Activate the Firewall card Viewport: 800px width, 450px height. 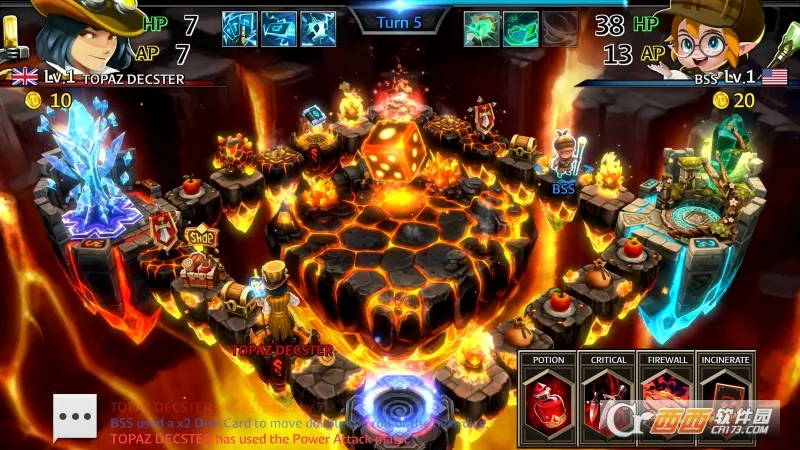click(x=667, y=398)
